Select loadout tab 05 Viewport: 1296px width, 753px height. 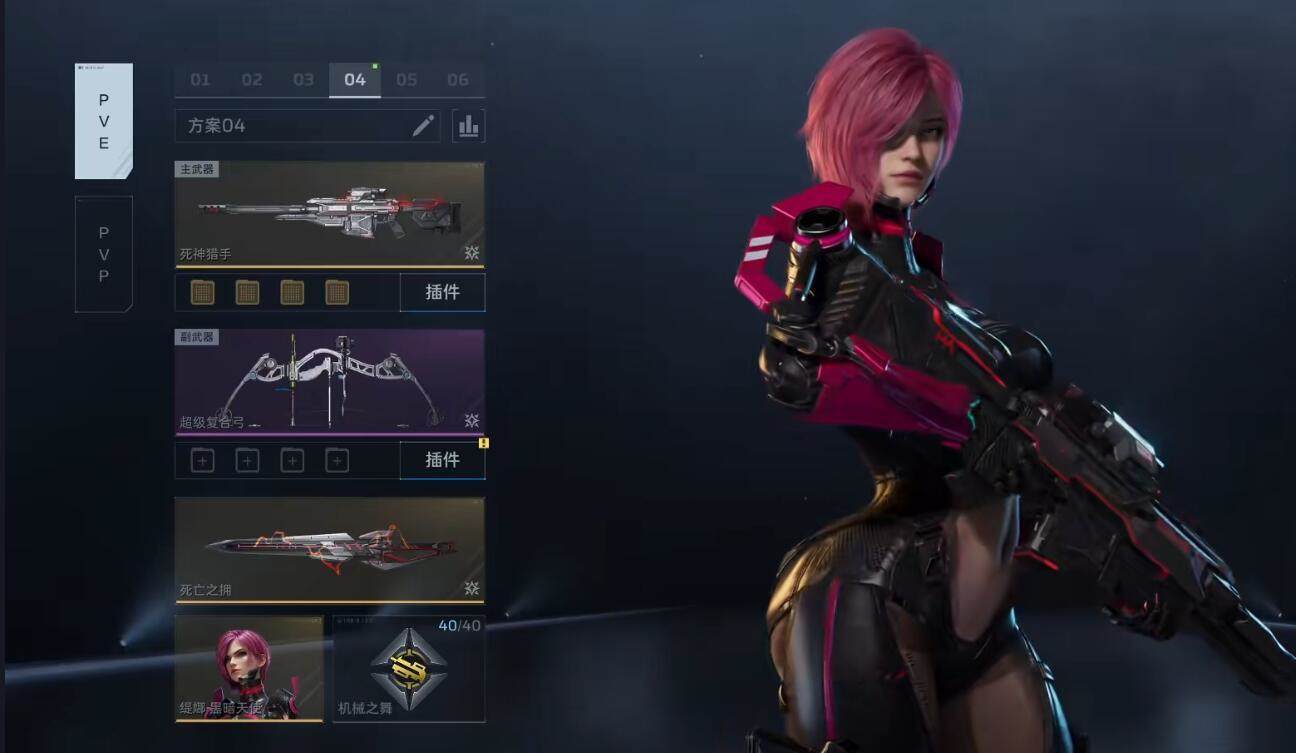[x=406, y=80]
